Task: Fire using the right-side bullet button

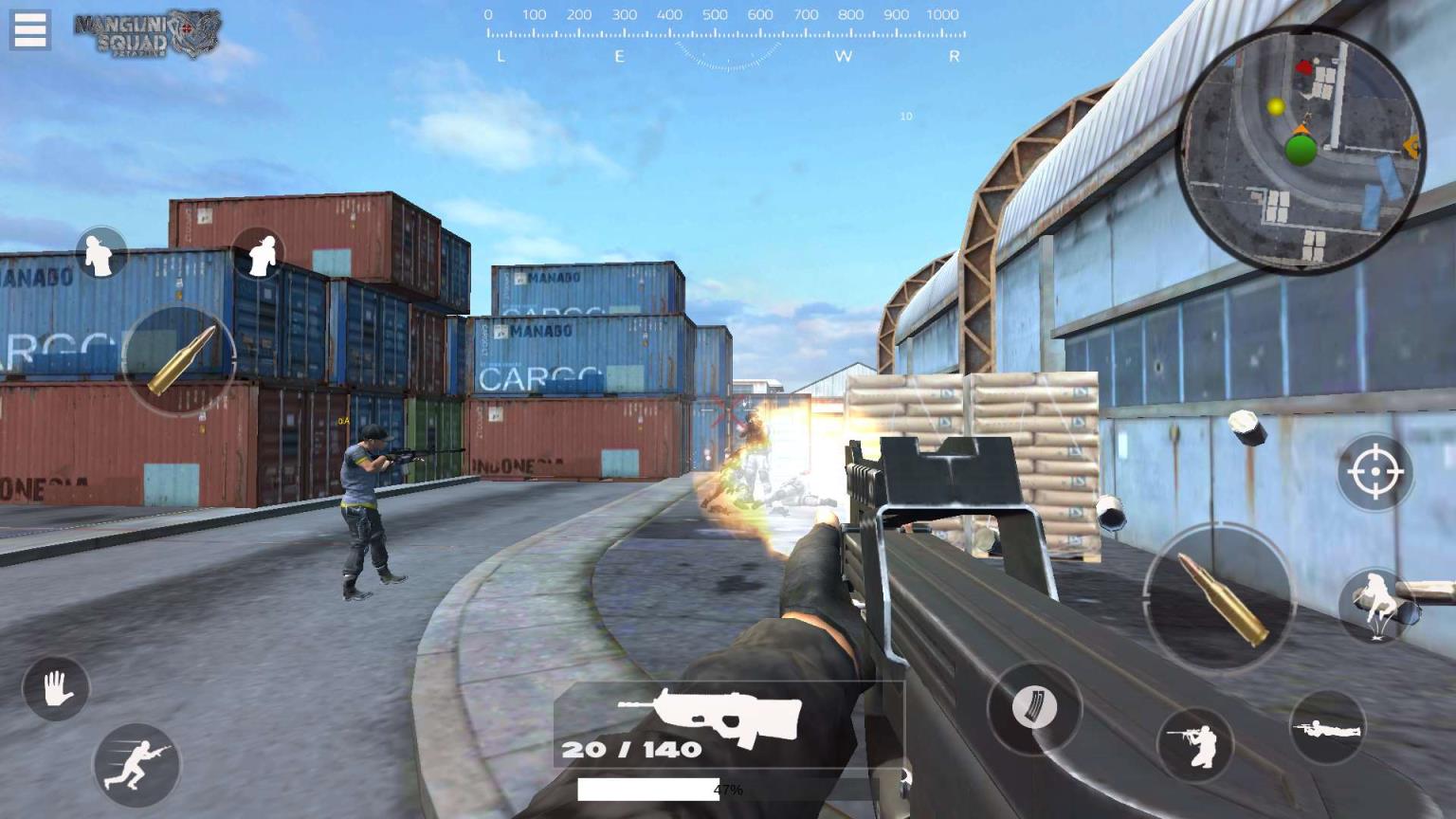Action: click(1220, 598)
